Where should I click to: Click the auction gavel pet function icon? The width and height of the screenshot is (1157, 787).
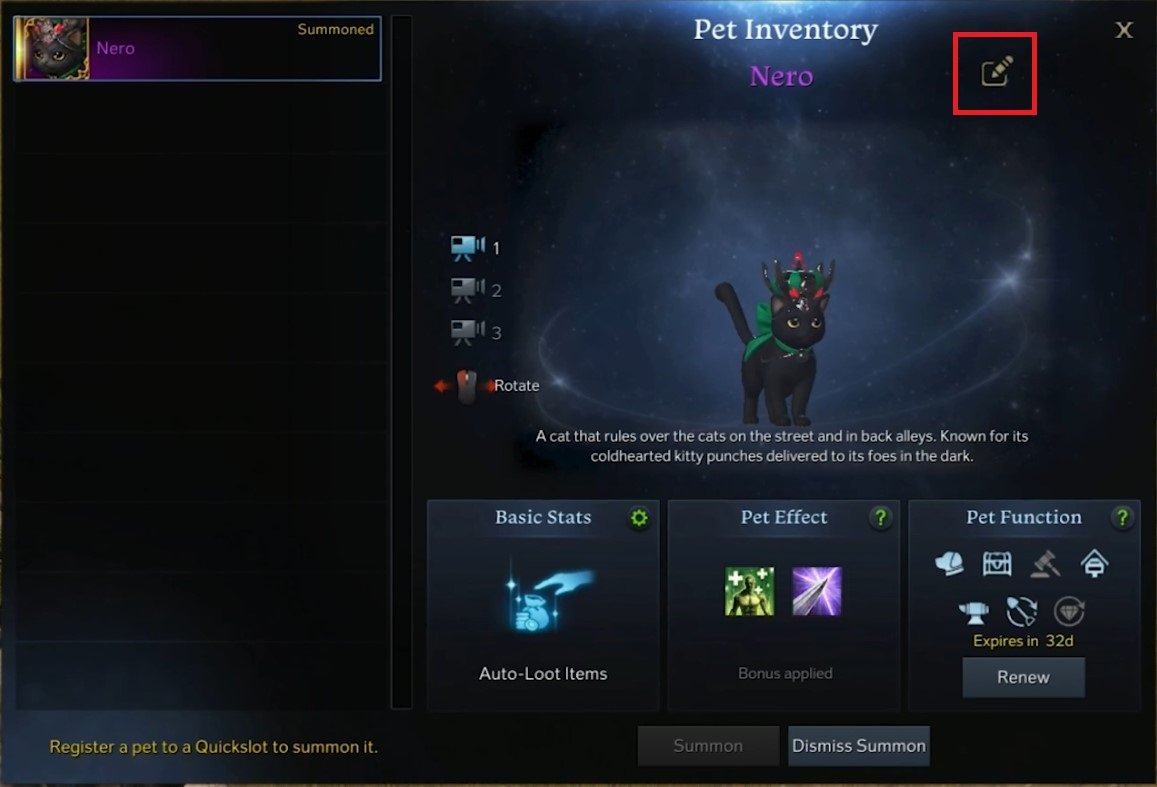(1046, 564)
